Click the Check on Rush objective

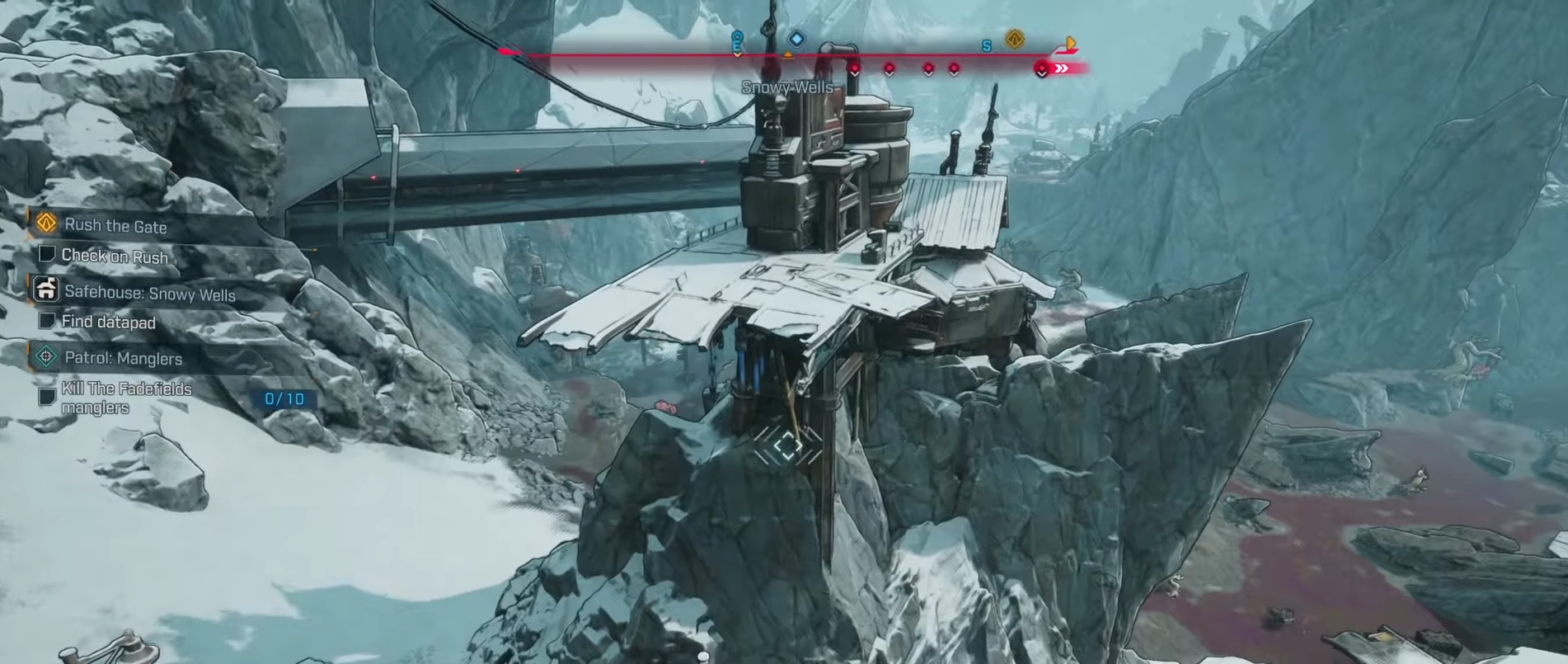(115, 257)
